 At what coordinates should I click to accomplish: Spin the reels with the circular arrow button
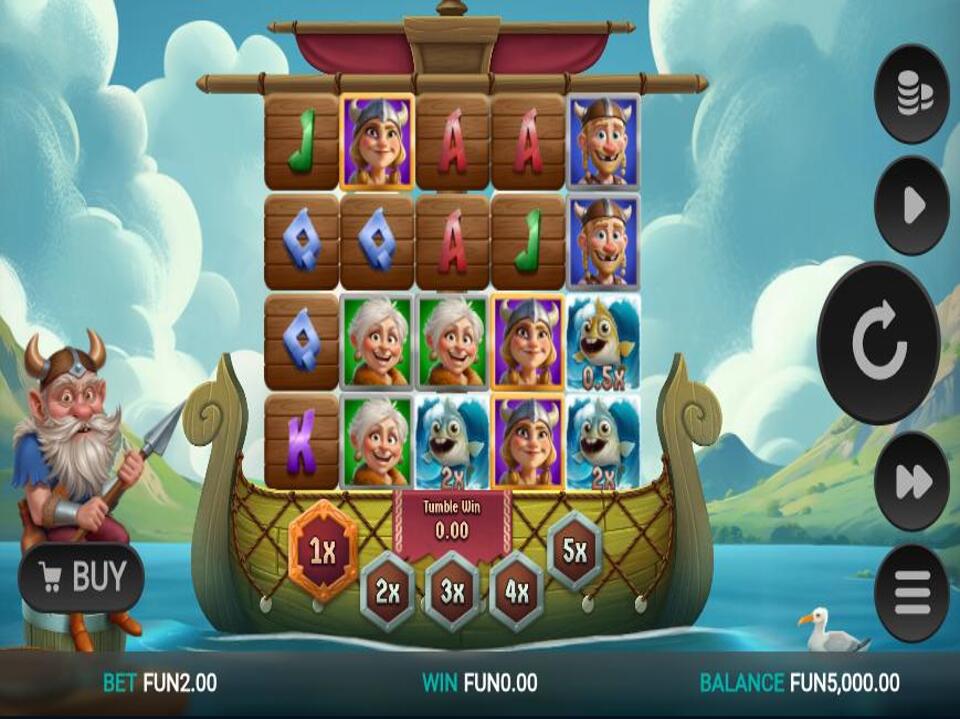click(x=879, y=341)
